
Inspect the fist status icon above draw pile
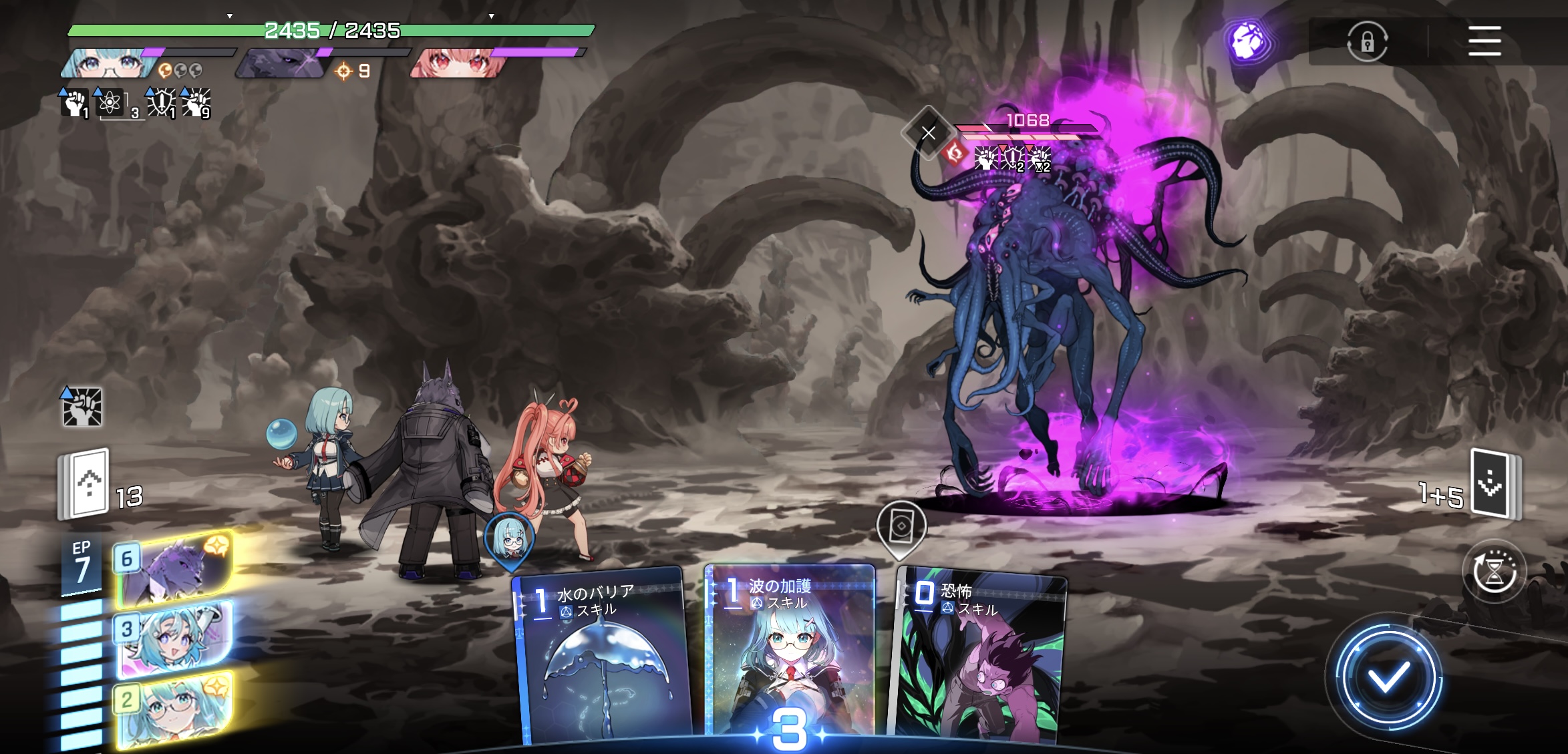[82, 407]
